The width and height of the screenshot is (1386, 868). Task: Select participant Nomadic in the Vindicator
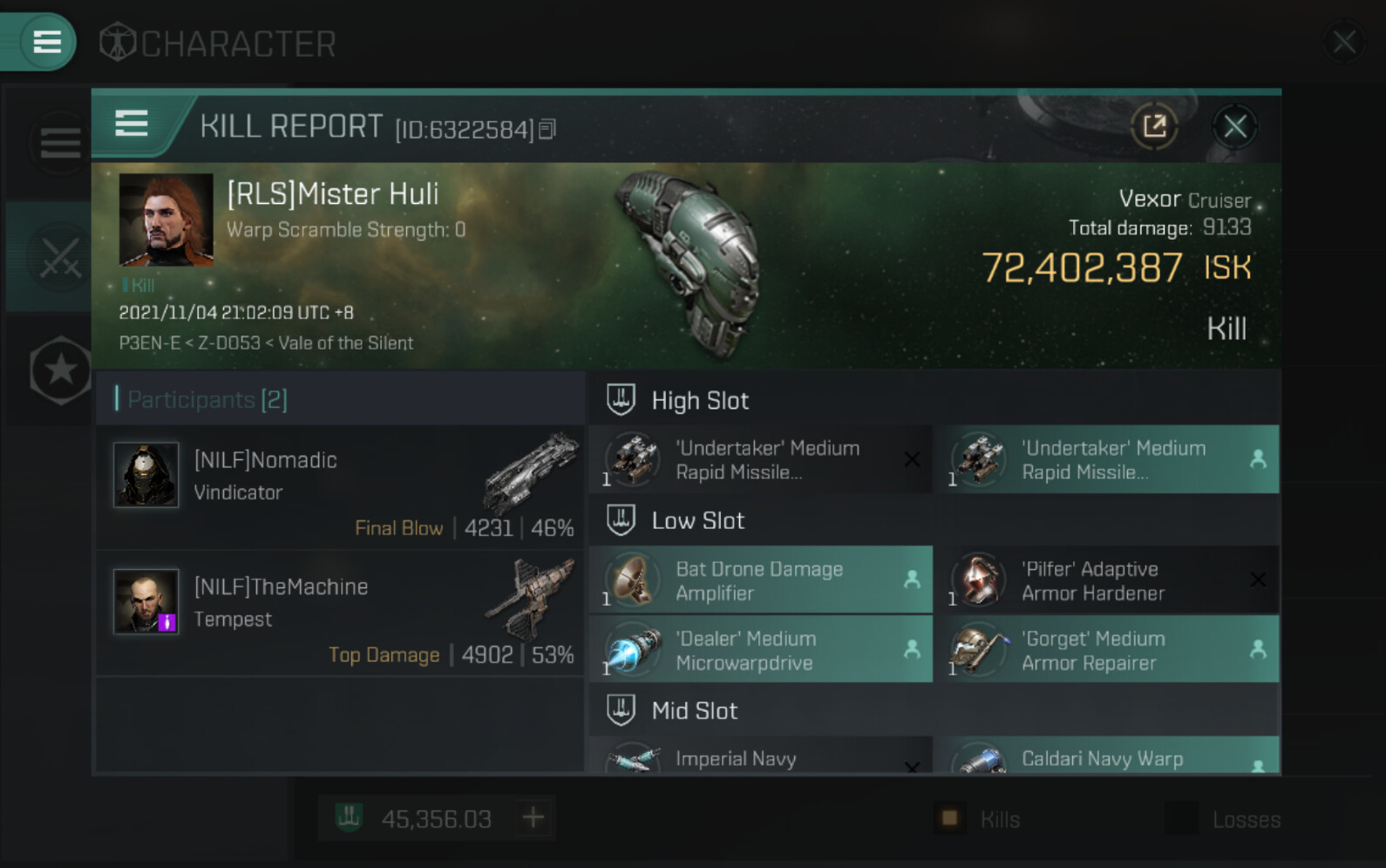coord(340,486)
